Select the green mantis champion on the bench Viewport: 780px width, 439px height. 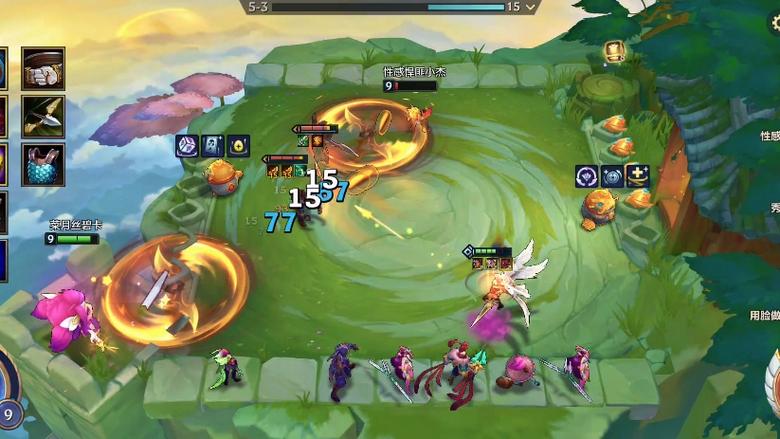(x=223, y=367)
